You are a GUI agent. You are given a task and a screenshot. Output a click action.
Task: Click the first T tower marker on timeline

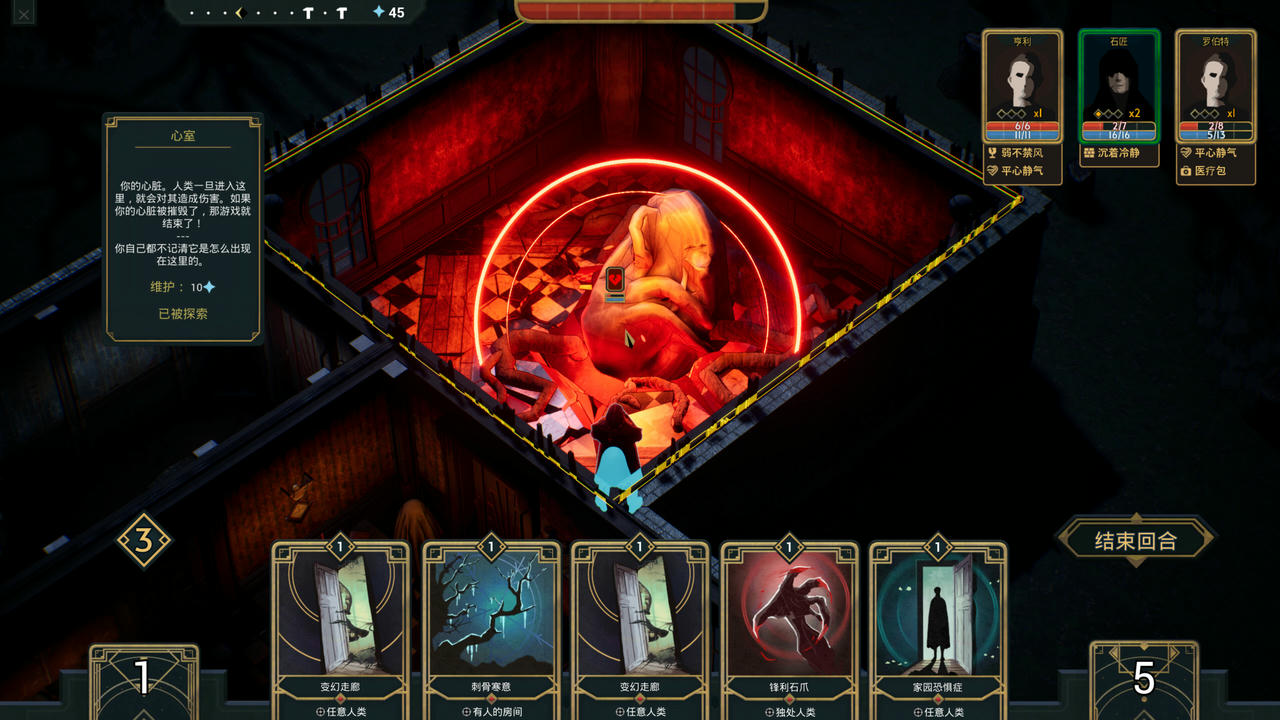(308, 13)
